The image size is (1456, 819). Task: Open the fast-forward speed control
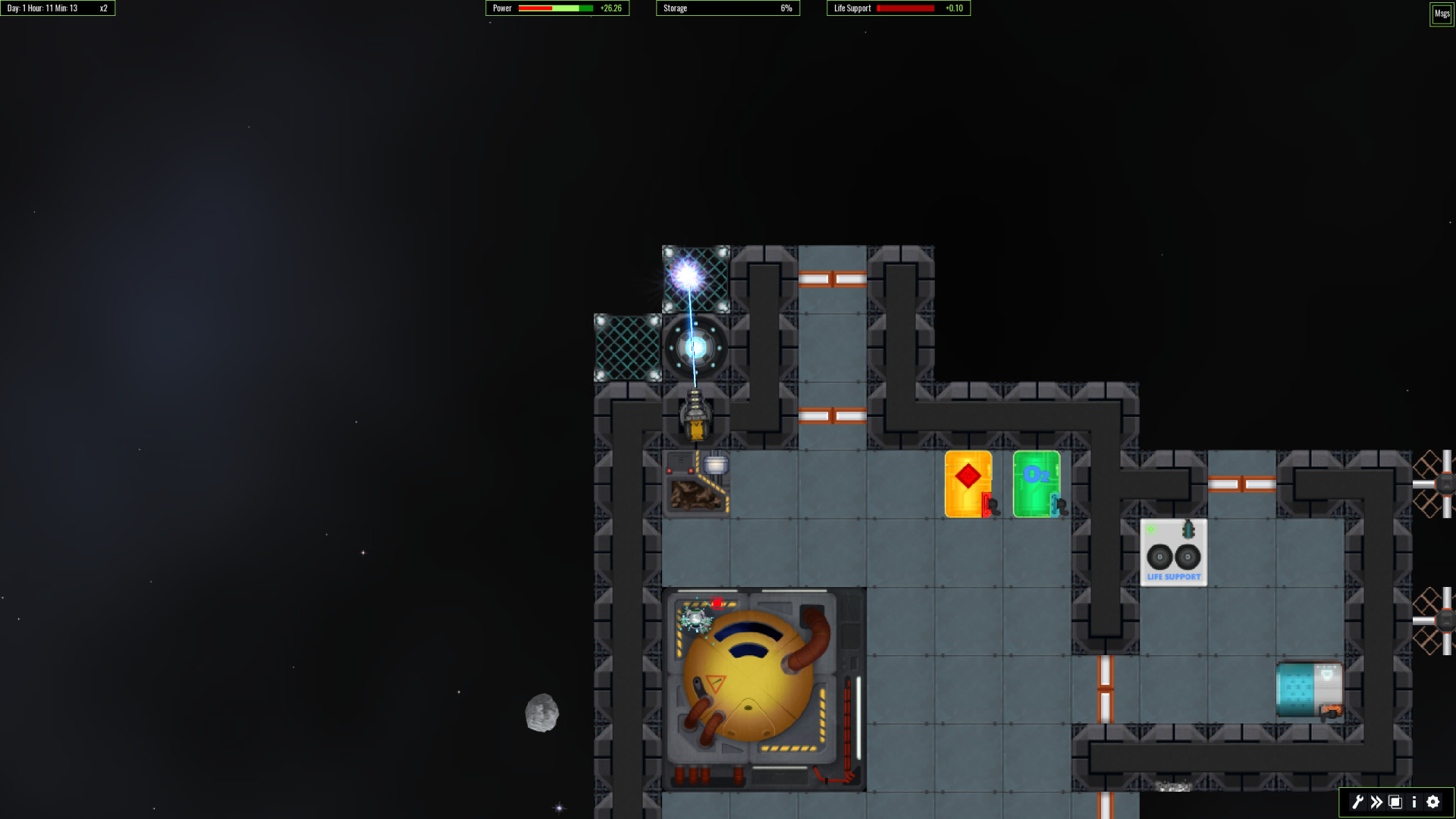tap(1376, 802)
